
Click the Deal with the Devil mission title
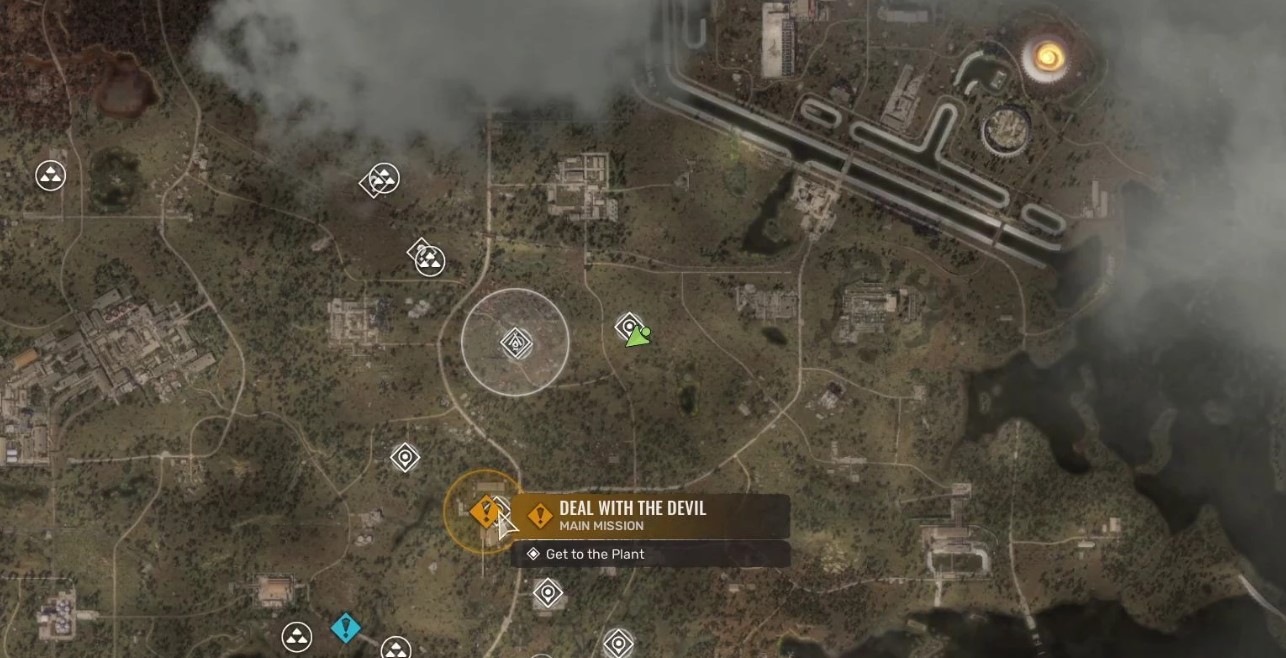(632, 508)
